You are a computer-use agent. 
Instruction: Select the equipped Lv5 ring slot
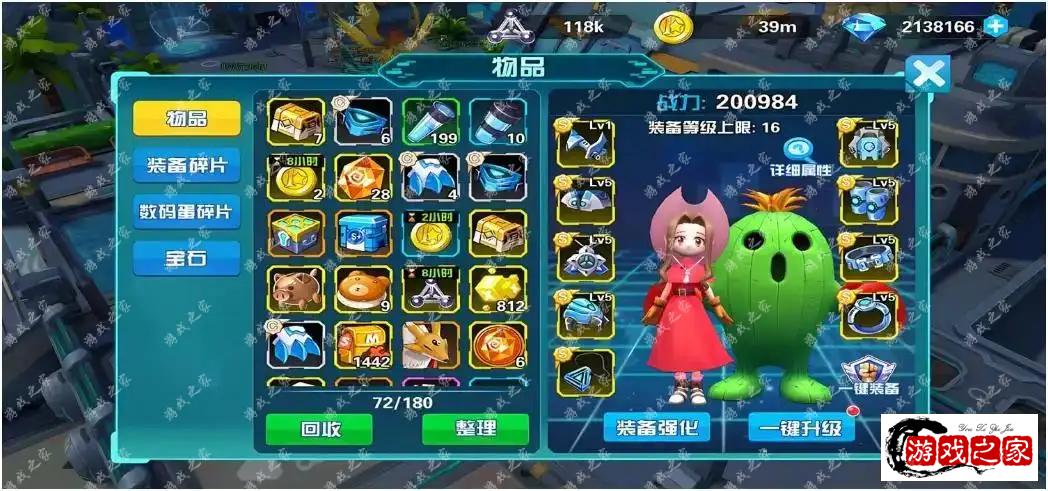868,314
